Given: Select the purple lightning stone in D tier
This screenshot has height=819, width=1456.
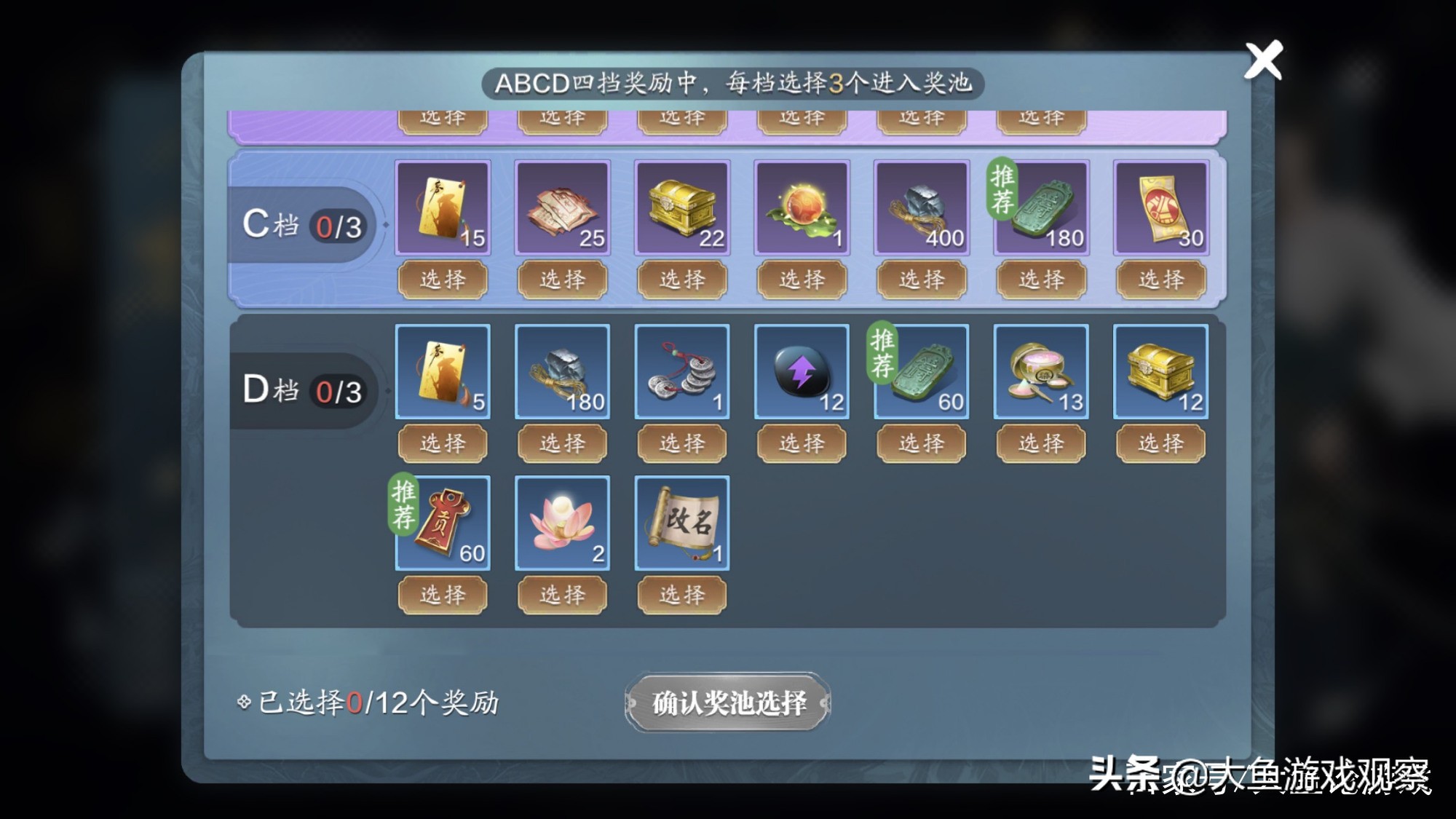Looking at the screenshot, I should coord(800,373).
